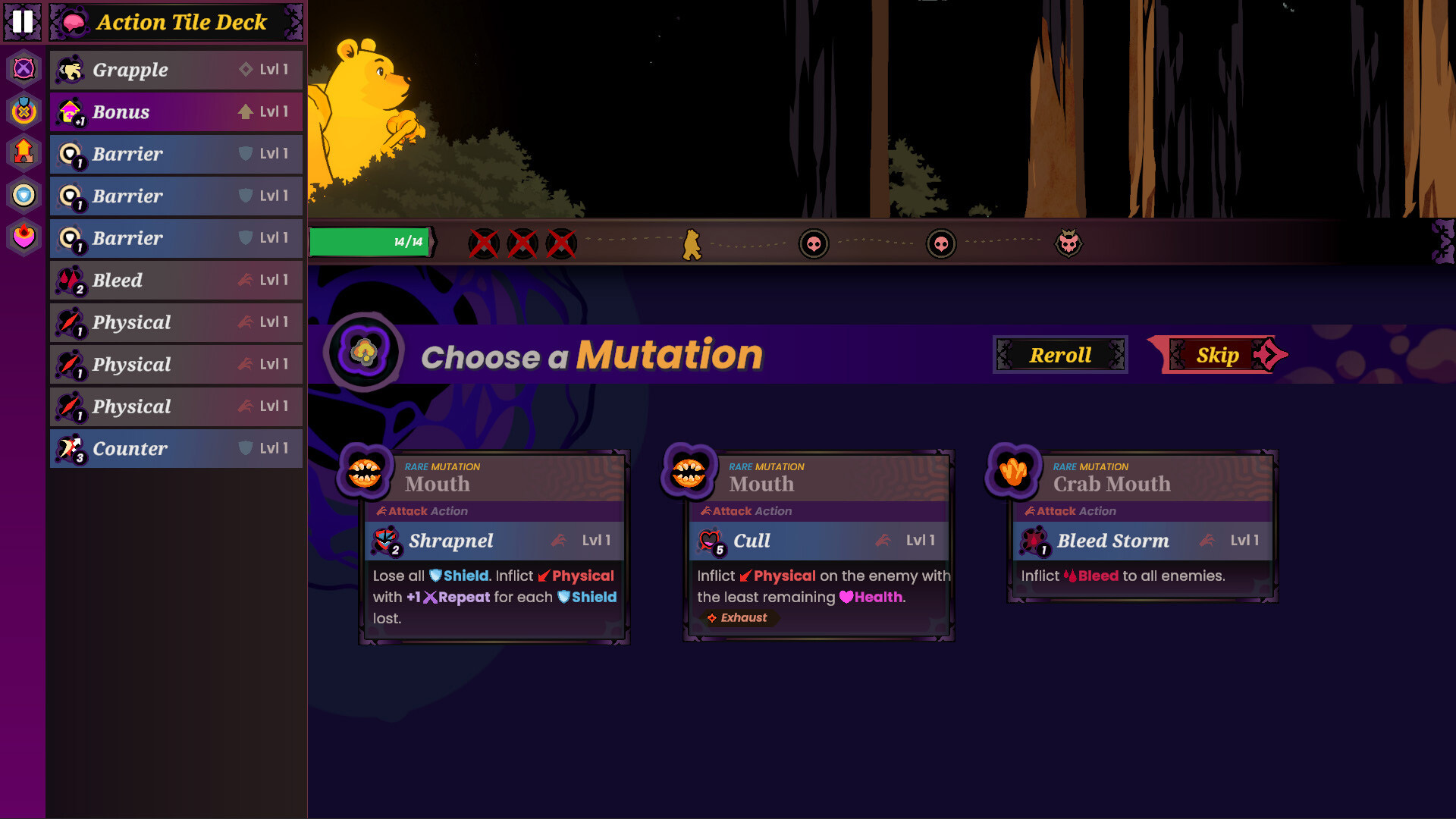The width and height of the screenshot is (1456, 819).
Task: Pick the Cull Mouth mutation card
Action: pyautogui.click(x=818, y=546)
